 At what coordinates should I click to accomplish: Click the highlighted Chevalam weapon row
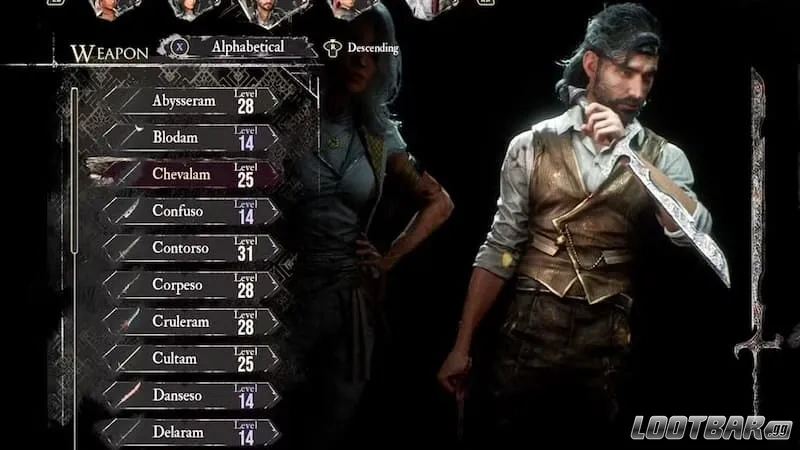click(190, 175)
